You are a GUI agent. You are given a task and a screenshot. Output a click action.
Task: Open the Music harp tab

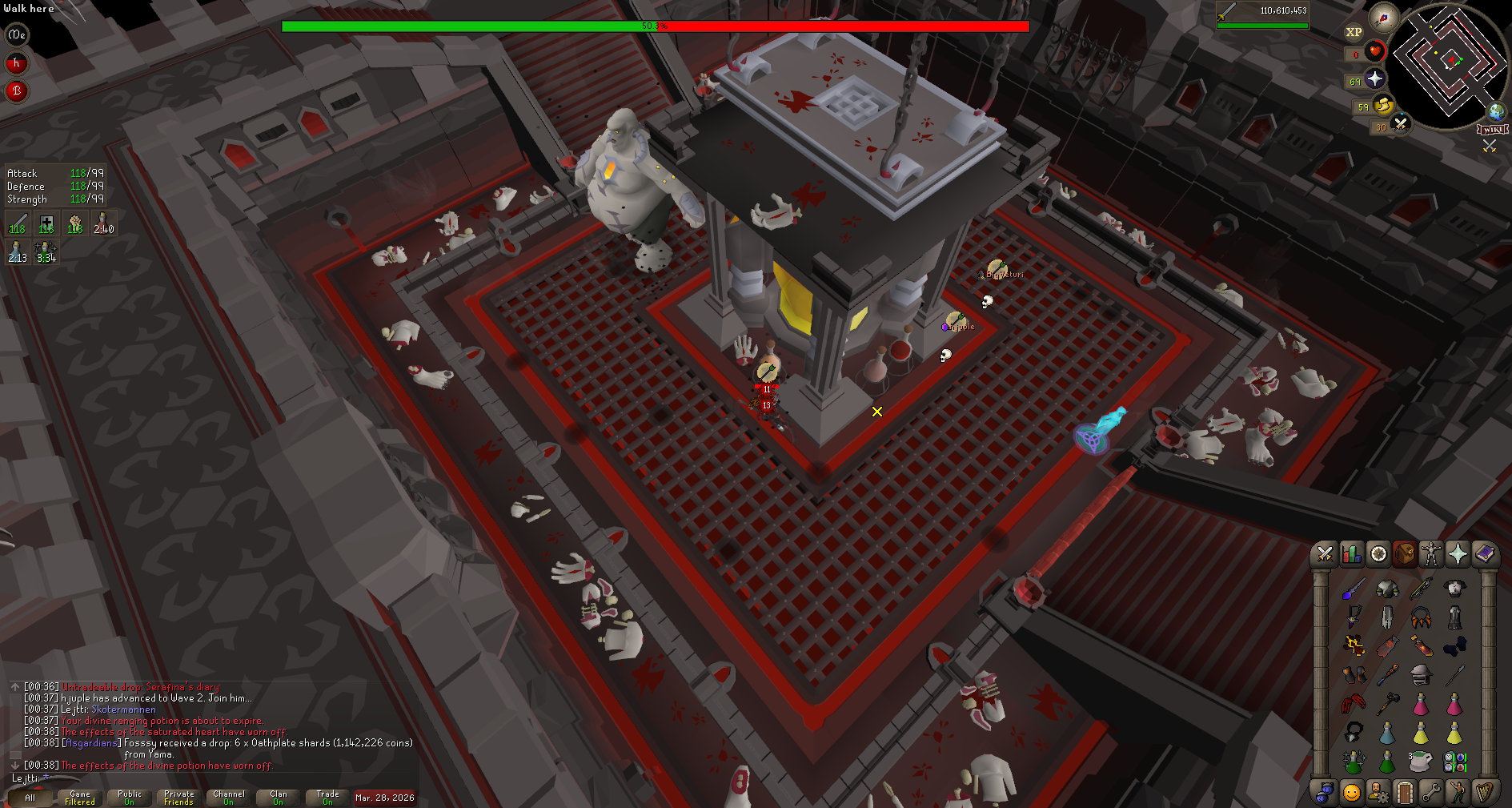pyautogui.click(x=1485, y=793)
